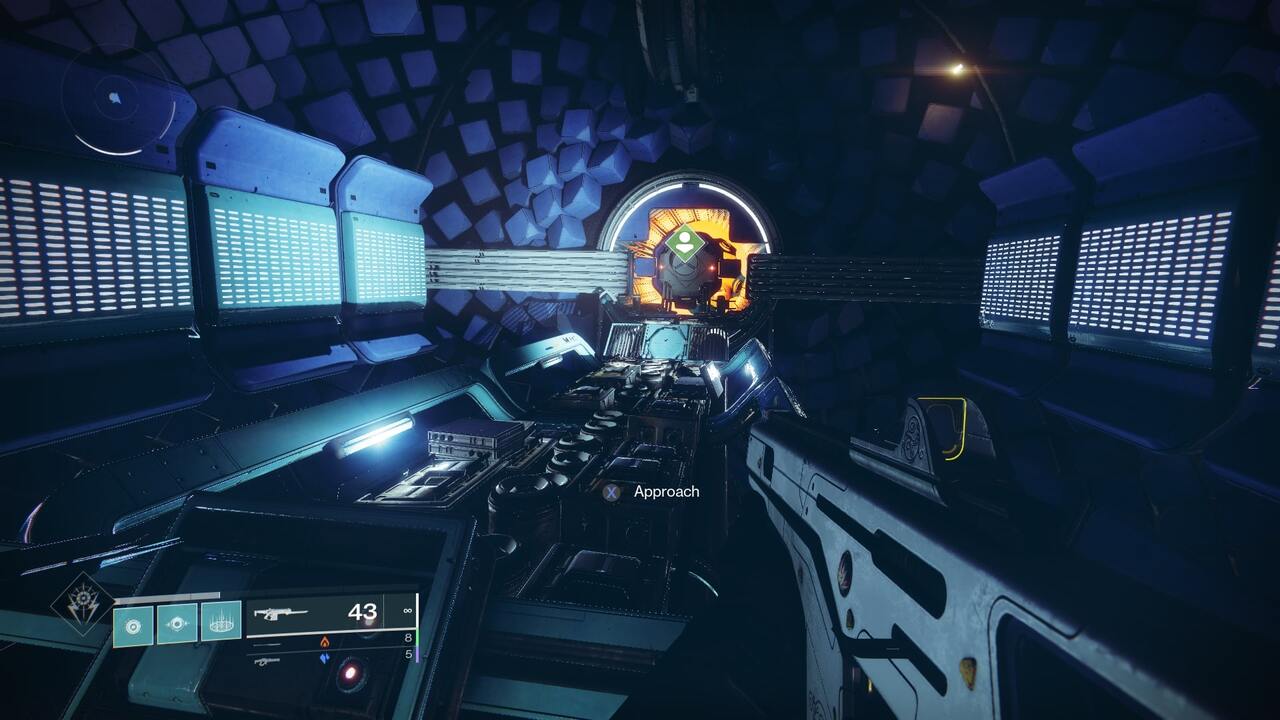Select the equipped rifle weapon icon
Image resolution: width=1280 pixels, height=720 pixels.
(280, 613)
